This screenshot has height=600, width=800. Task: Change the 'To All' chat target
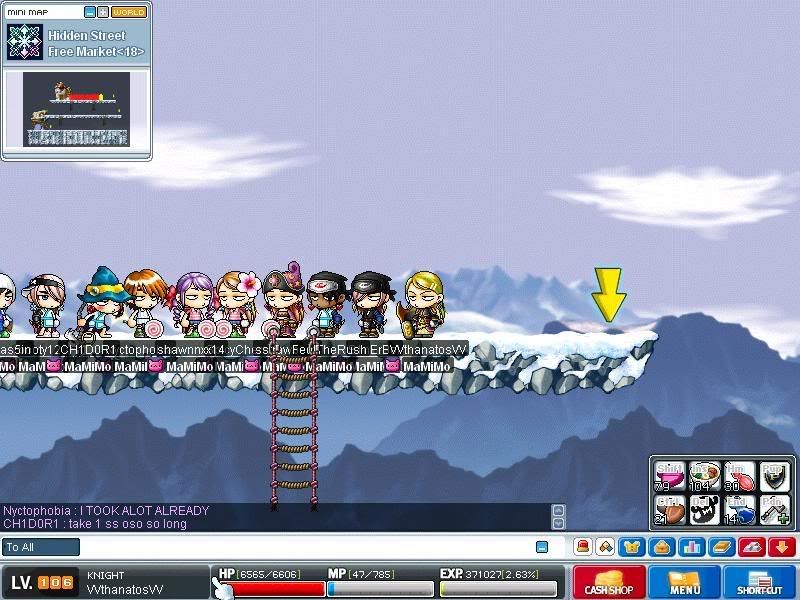click(x=40, y=547)
